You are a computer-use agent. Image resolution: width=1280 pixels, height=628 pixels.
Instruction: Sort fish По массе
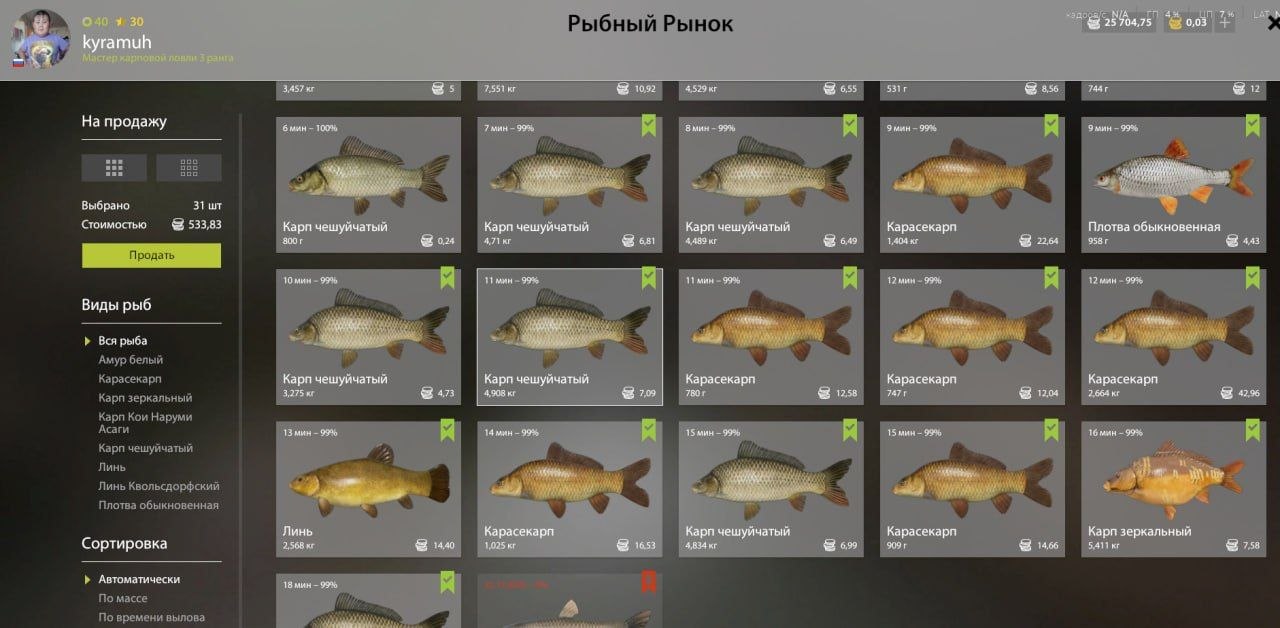tap(122, 598)
